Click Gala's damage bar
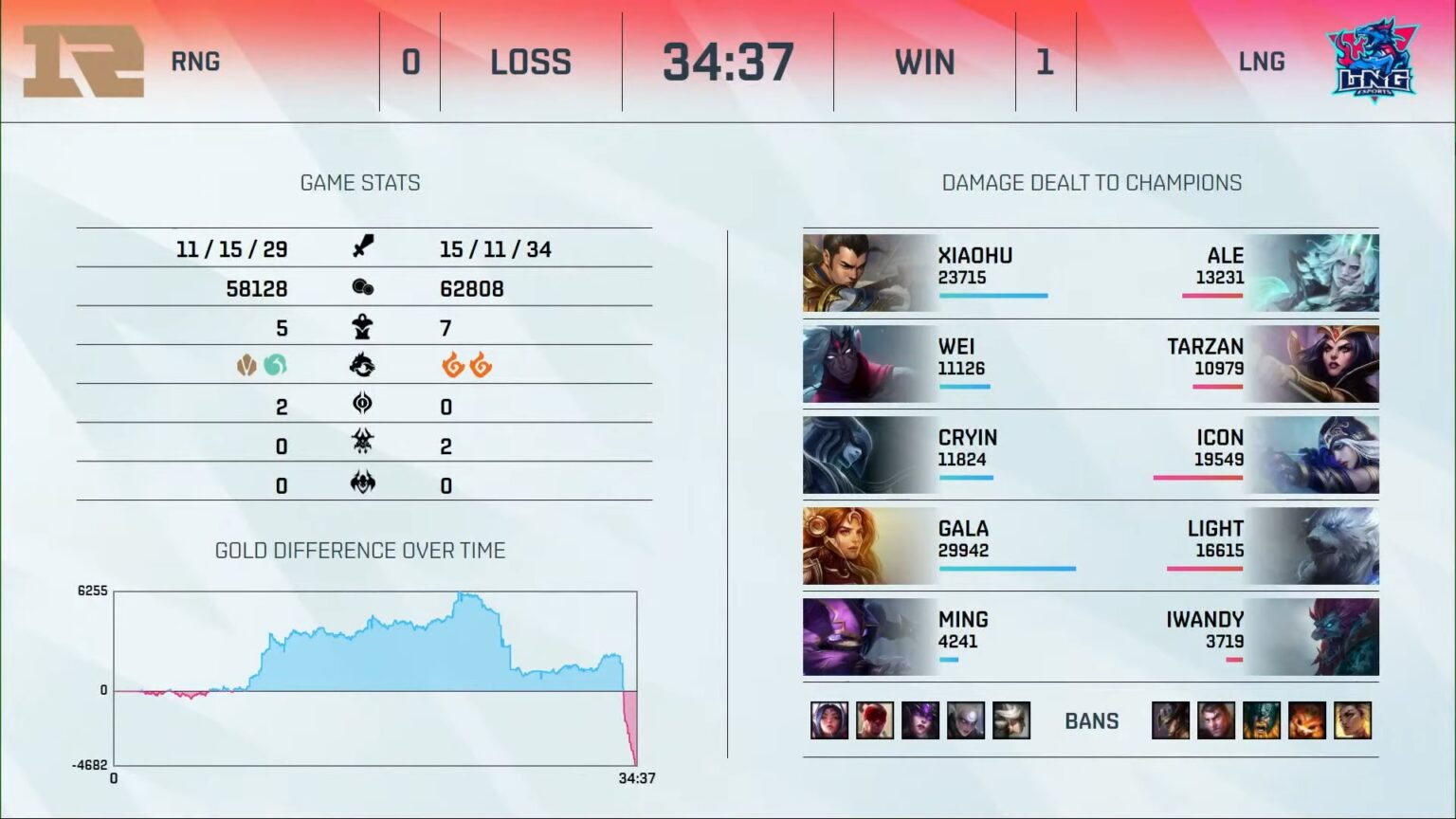This screenshot has height=819, width=1456. point(1007,569)
